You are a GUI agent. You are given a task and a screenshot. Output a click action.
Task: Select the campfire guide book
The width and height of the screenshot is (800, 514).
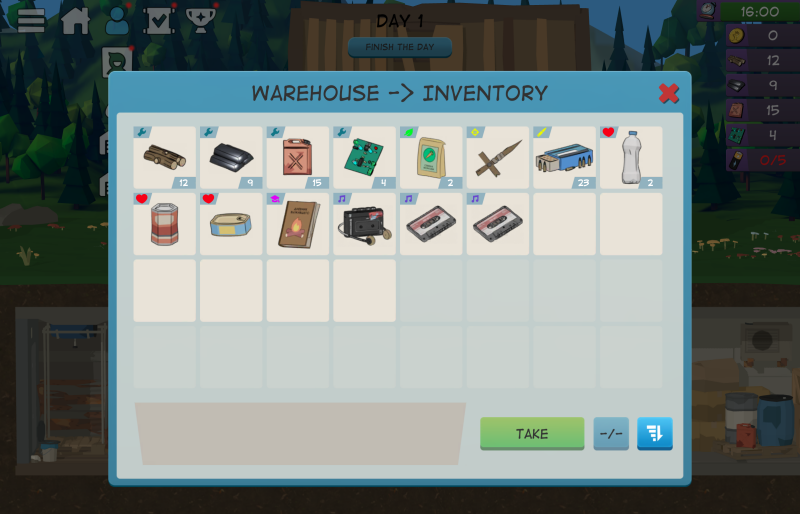298,224
